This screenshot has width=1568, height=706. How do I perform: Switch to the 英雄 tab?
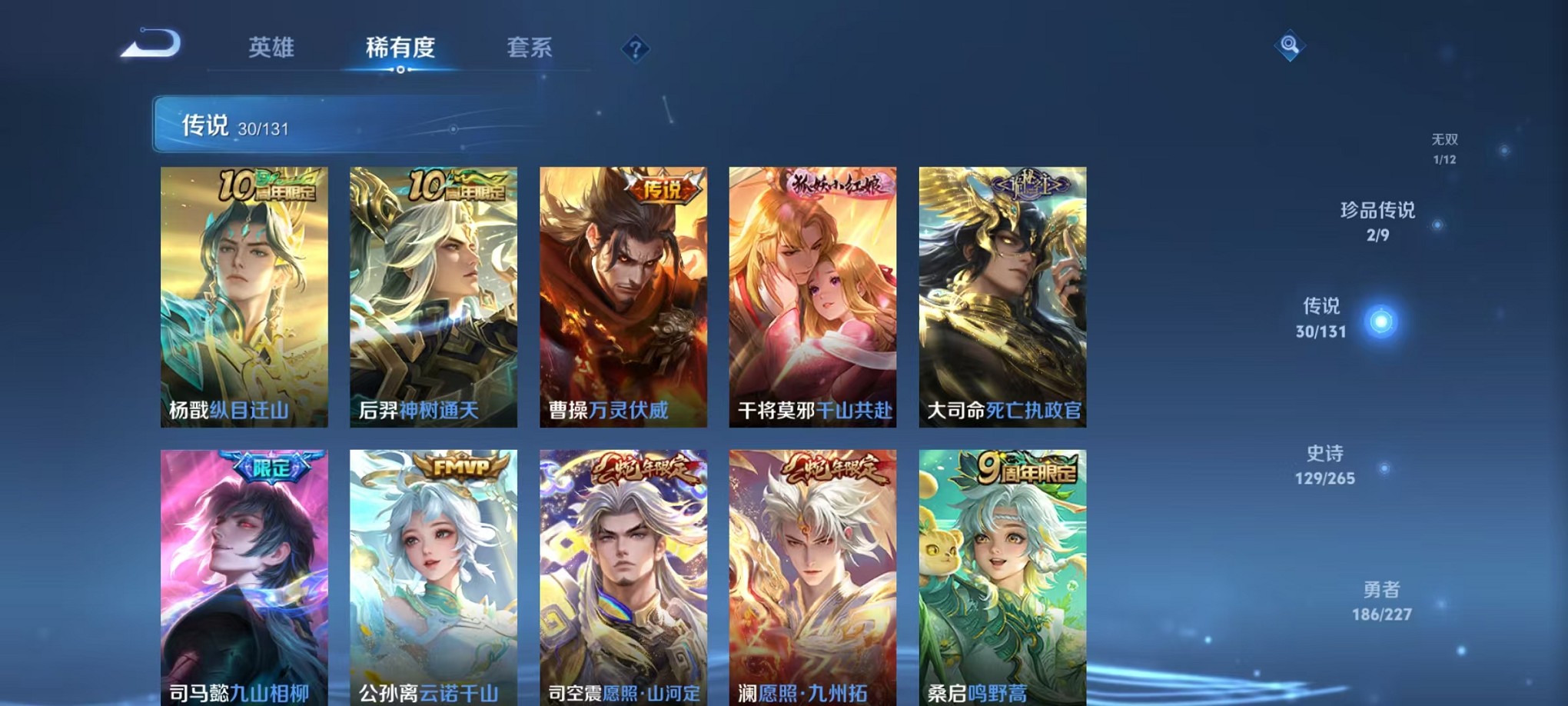coord(273,48)
